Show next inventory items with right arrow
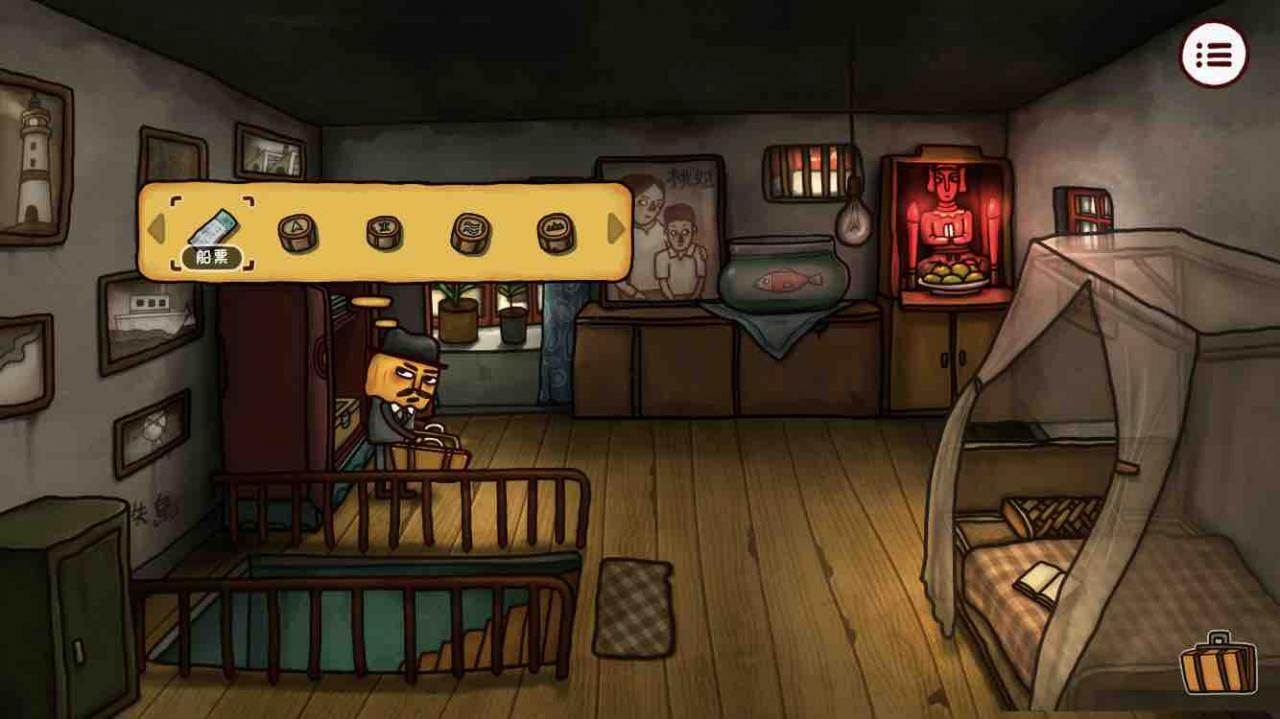Image resolution: width=1280 pixels, height=719 pixels. pos(616,229)
